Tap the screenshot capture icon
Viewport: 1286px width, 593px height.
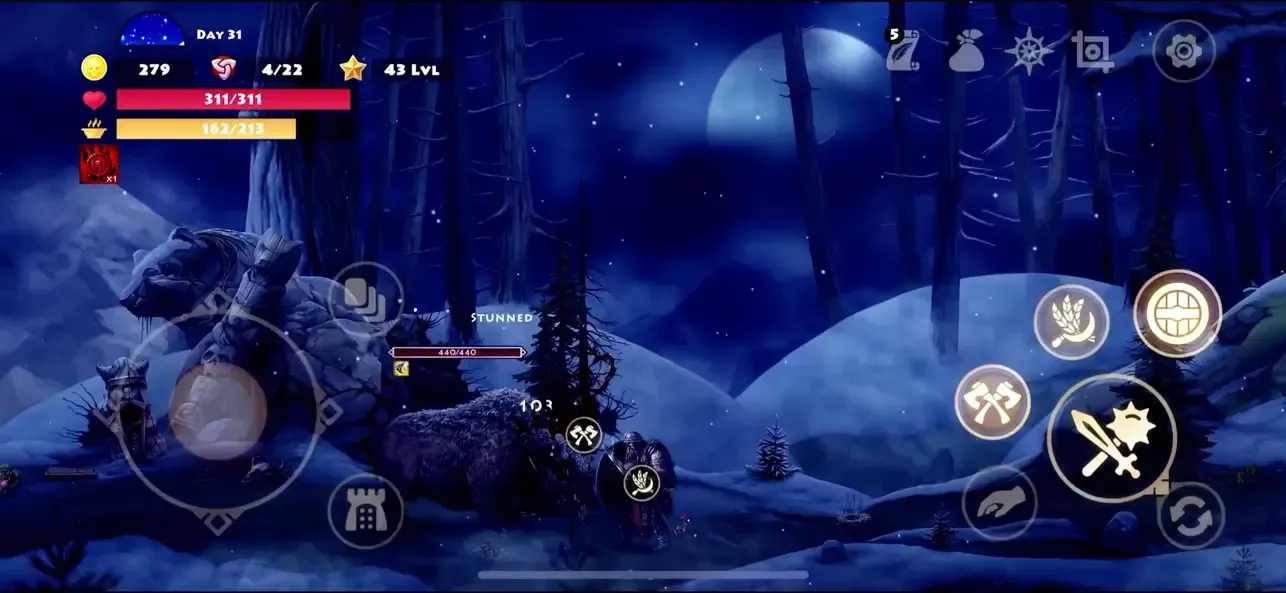click(x=1092, y=51)
